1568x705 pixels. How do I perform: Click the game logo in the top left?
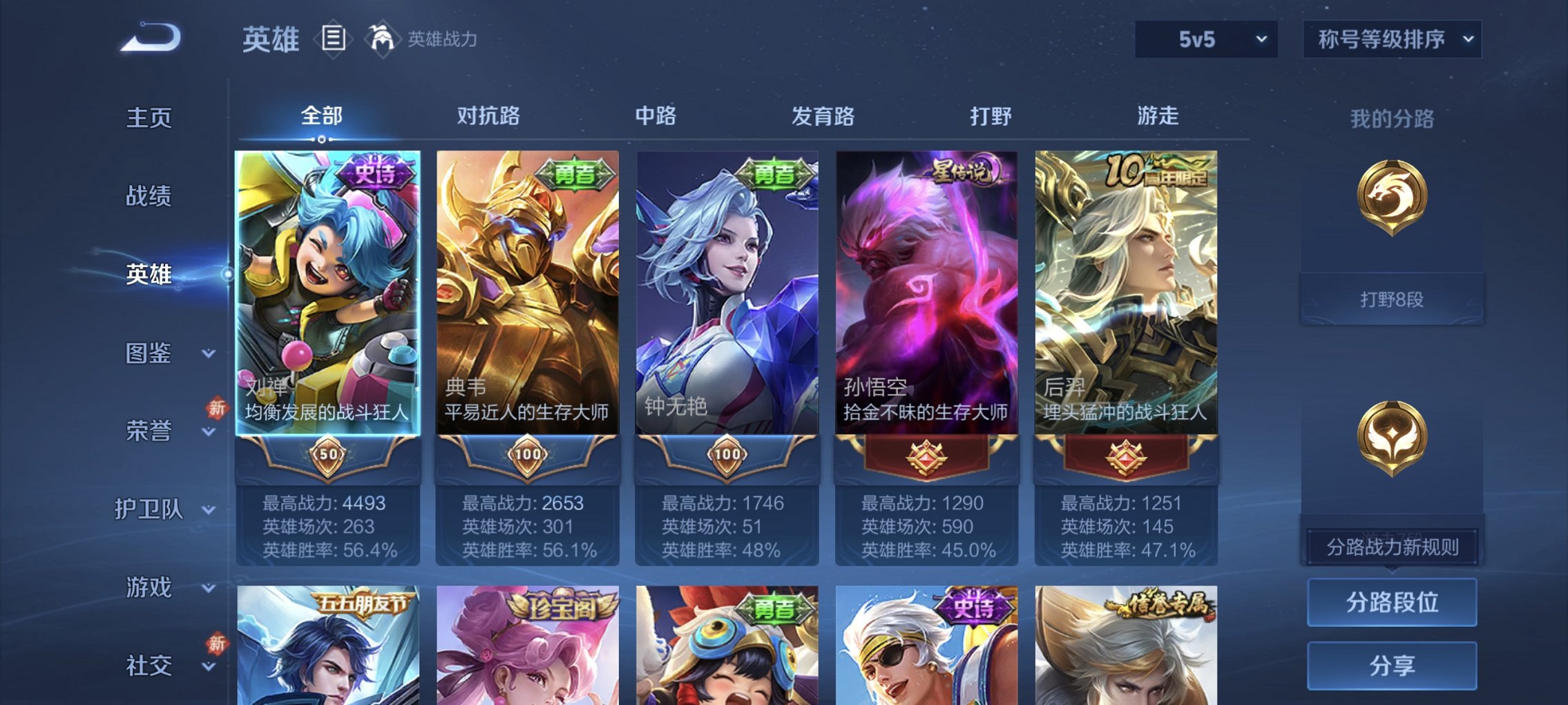149,37
